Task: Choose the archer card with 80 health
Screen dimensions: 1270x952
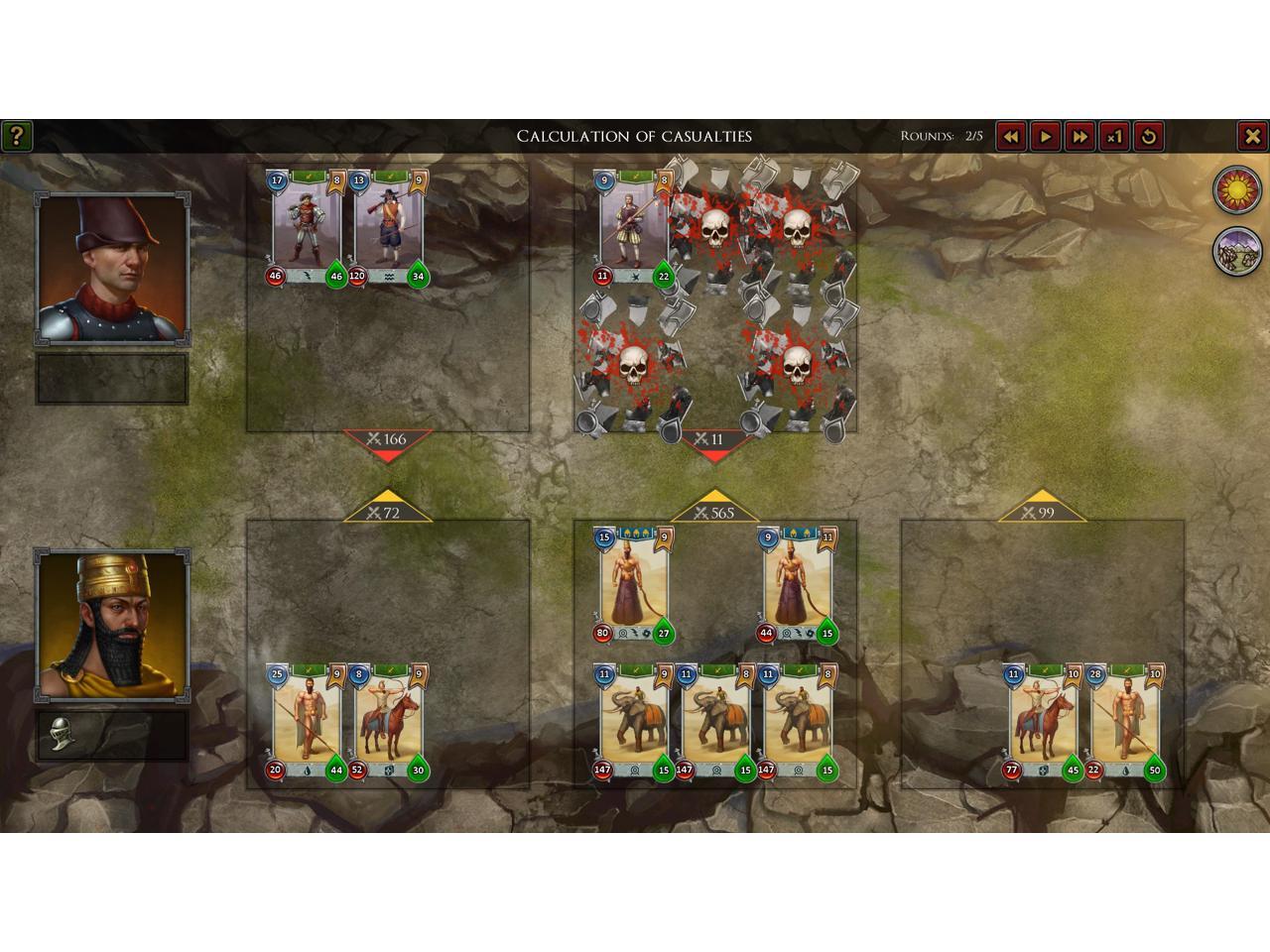Action: pyautogui.click(x=633, y=585)
